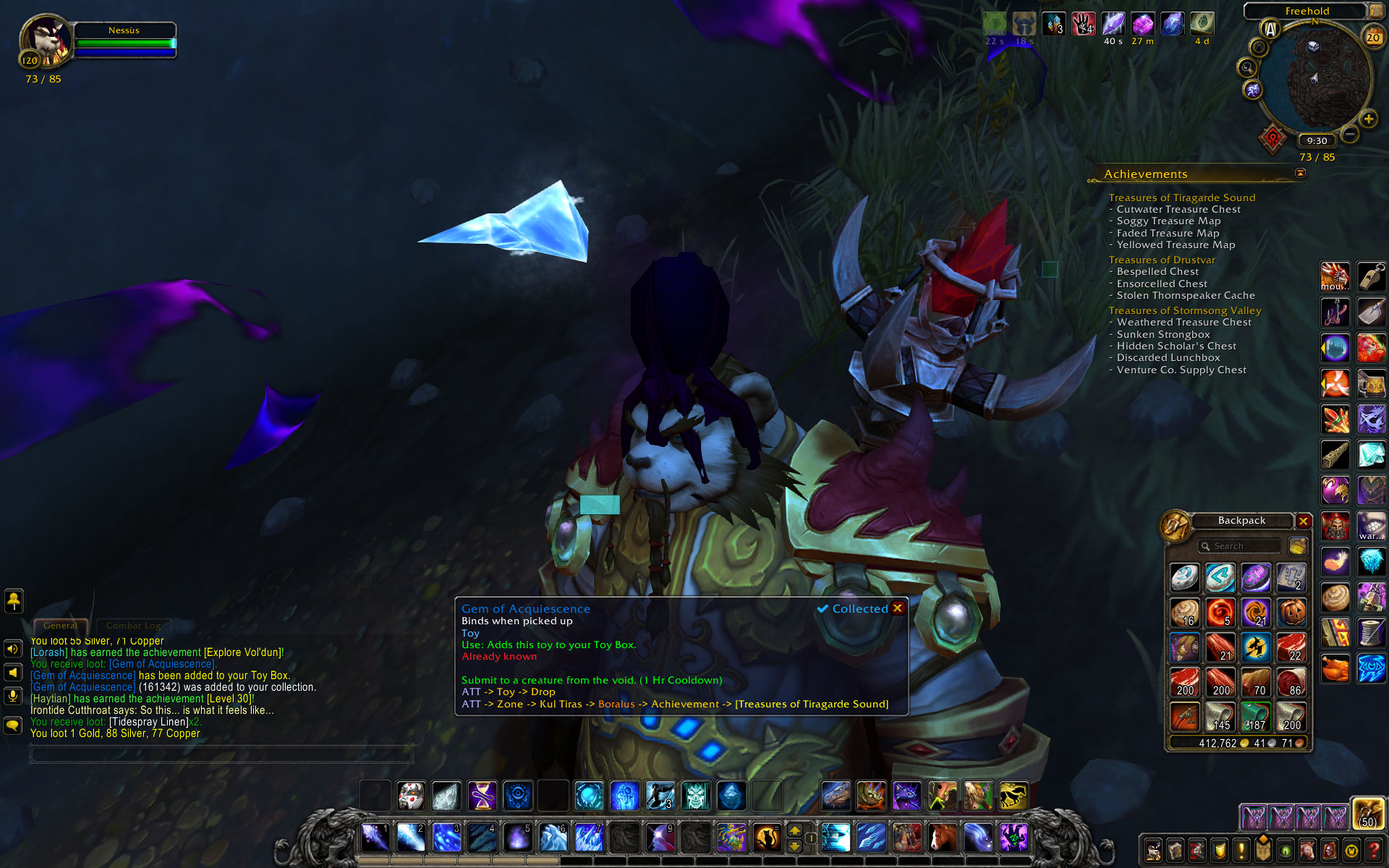1389x868 pixels.
Task: Open the minimap tracking magnifier button
Action: click(x=1246, y=68)
